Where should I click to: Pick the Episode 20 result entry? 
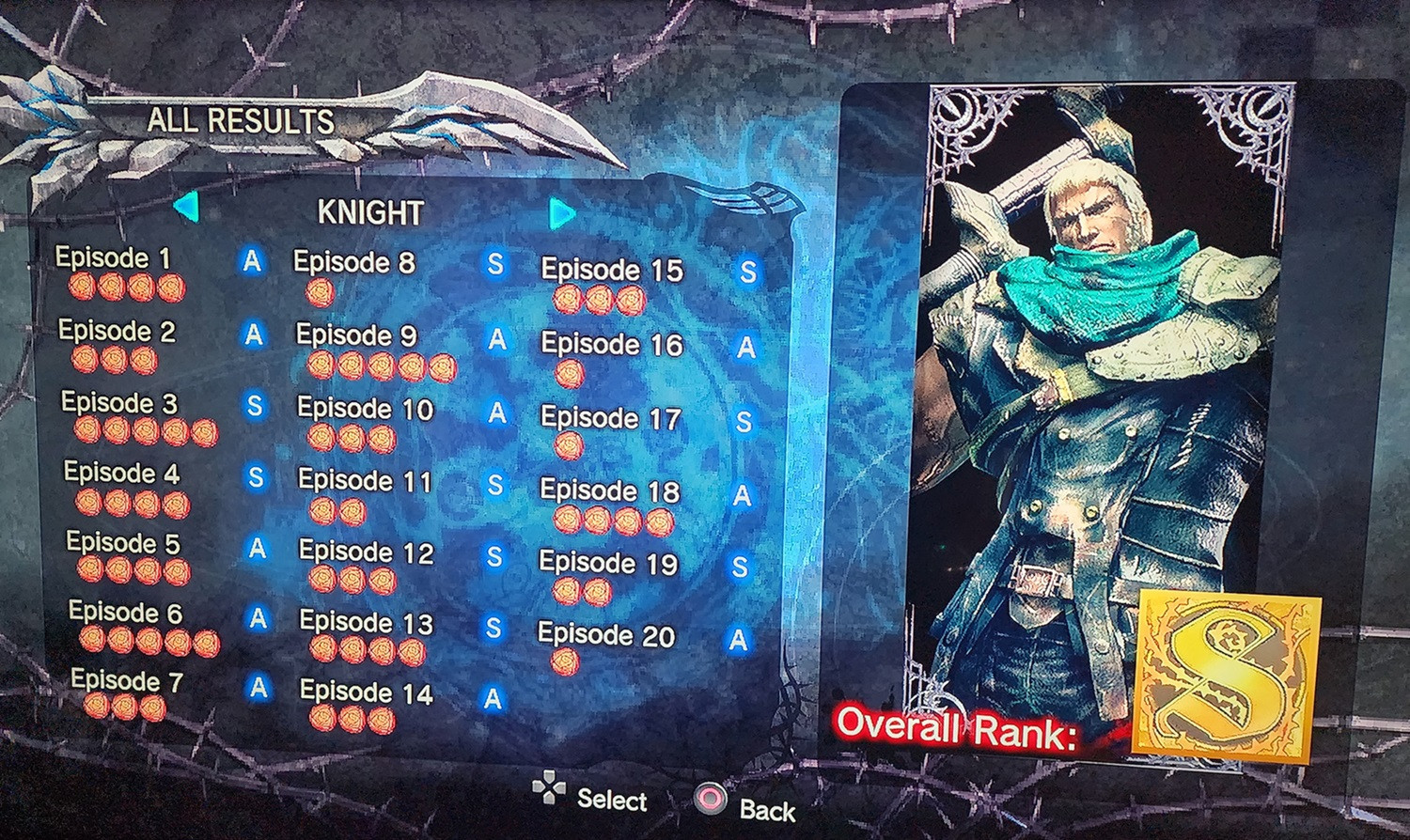(606, 635)
